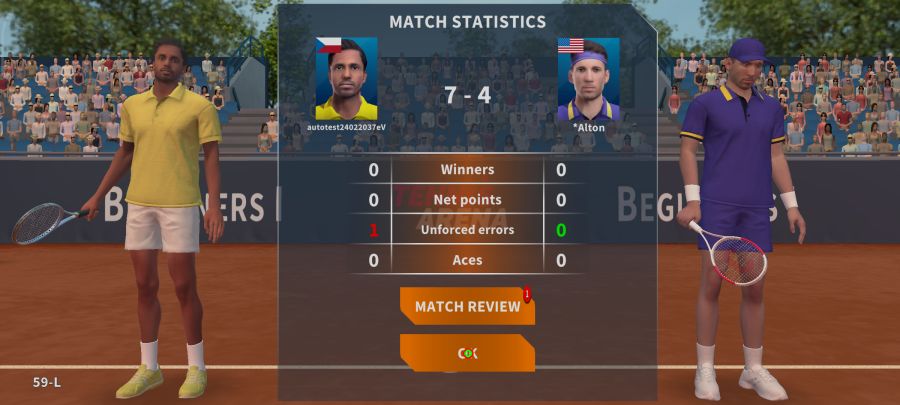Viewport: 900px width, 405px height.
Task: Select Alton's player portrait
Action: (x=588, y=80)
